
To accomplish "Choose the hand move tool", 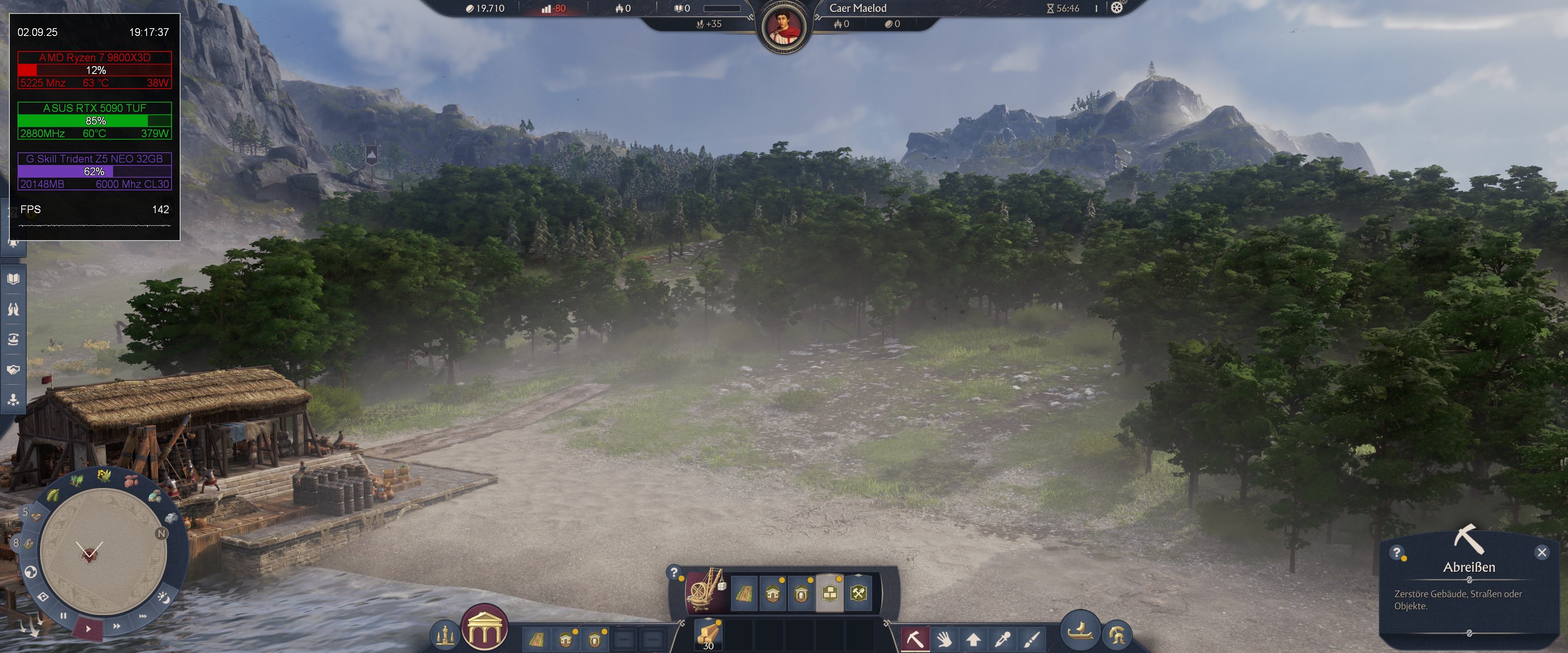I will 944,639.
